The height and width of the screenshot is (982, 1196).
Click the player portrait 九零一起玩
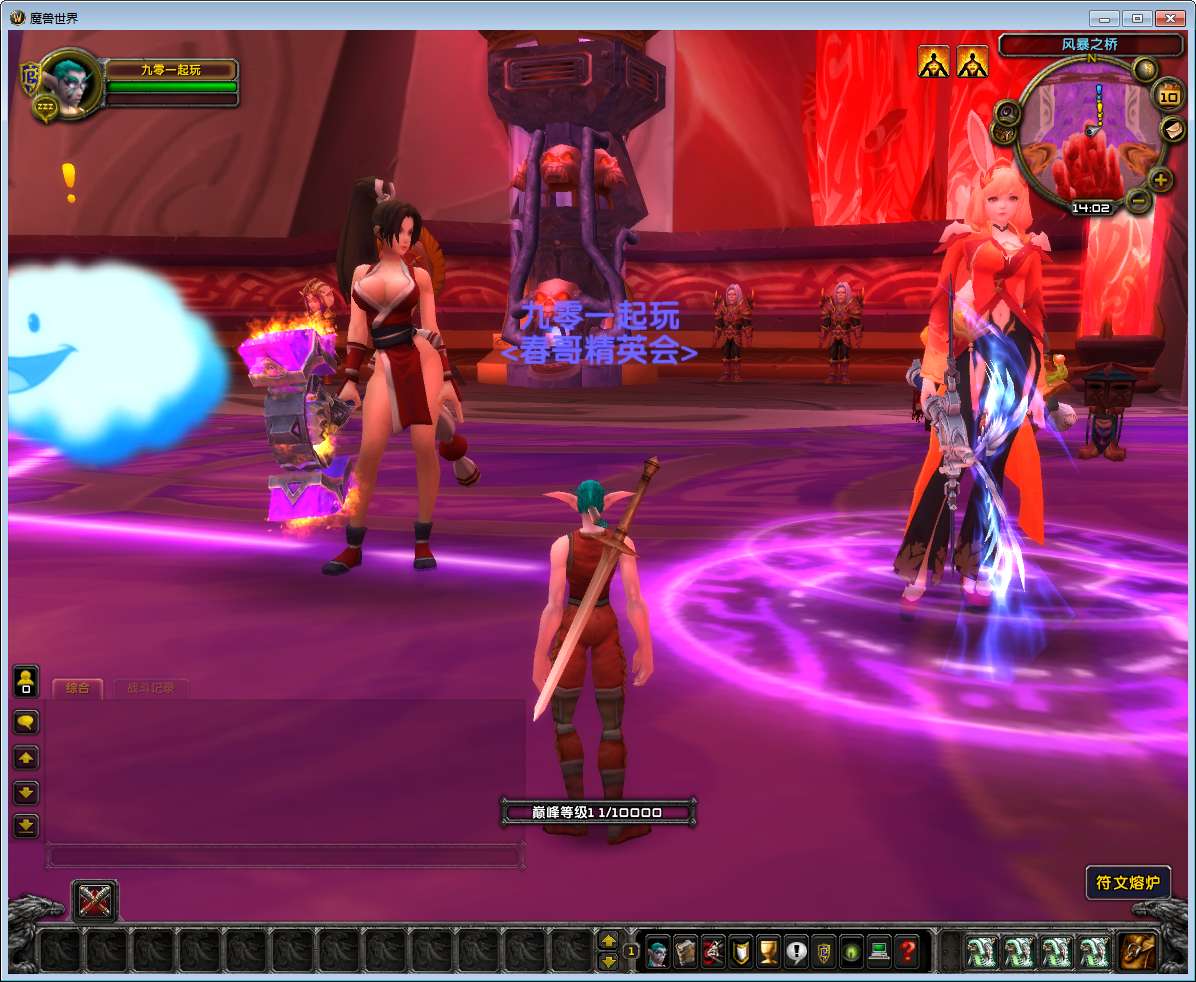pyautogui.click(x=72, y=82)
